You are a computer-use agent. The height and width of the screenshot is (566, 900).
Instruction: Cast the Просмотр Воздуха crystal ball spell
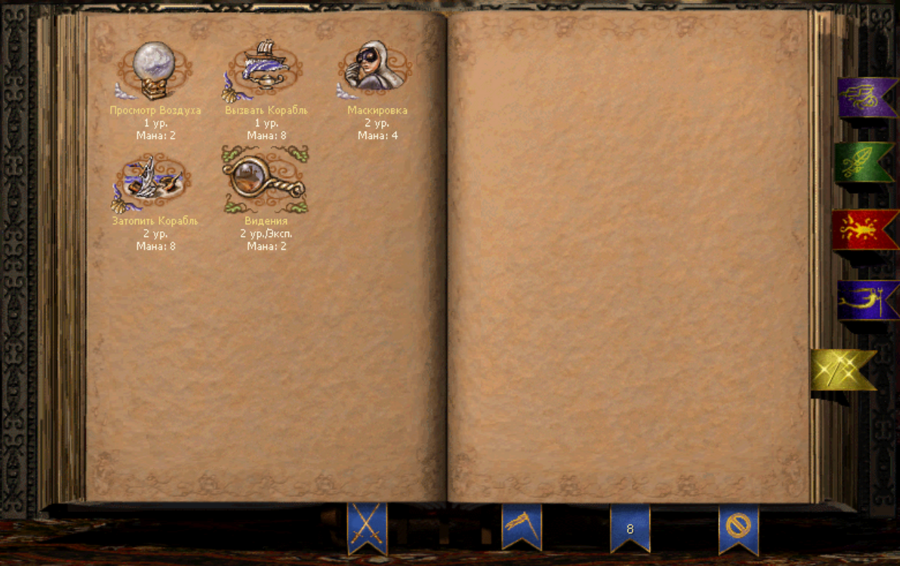click(x=154, y=70)
